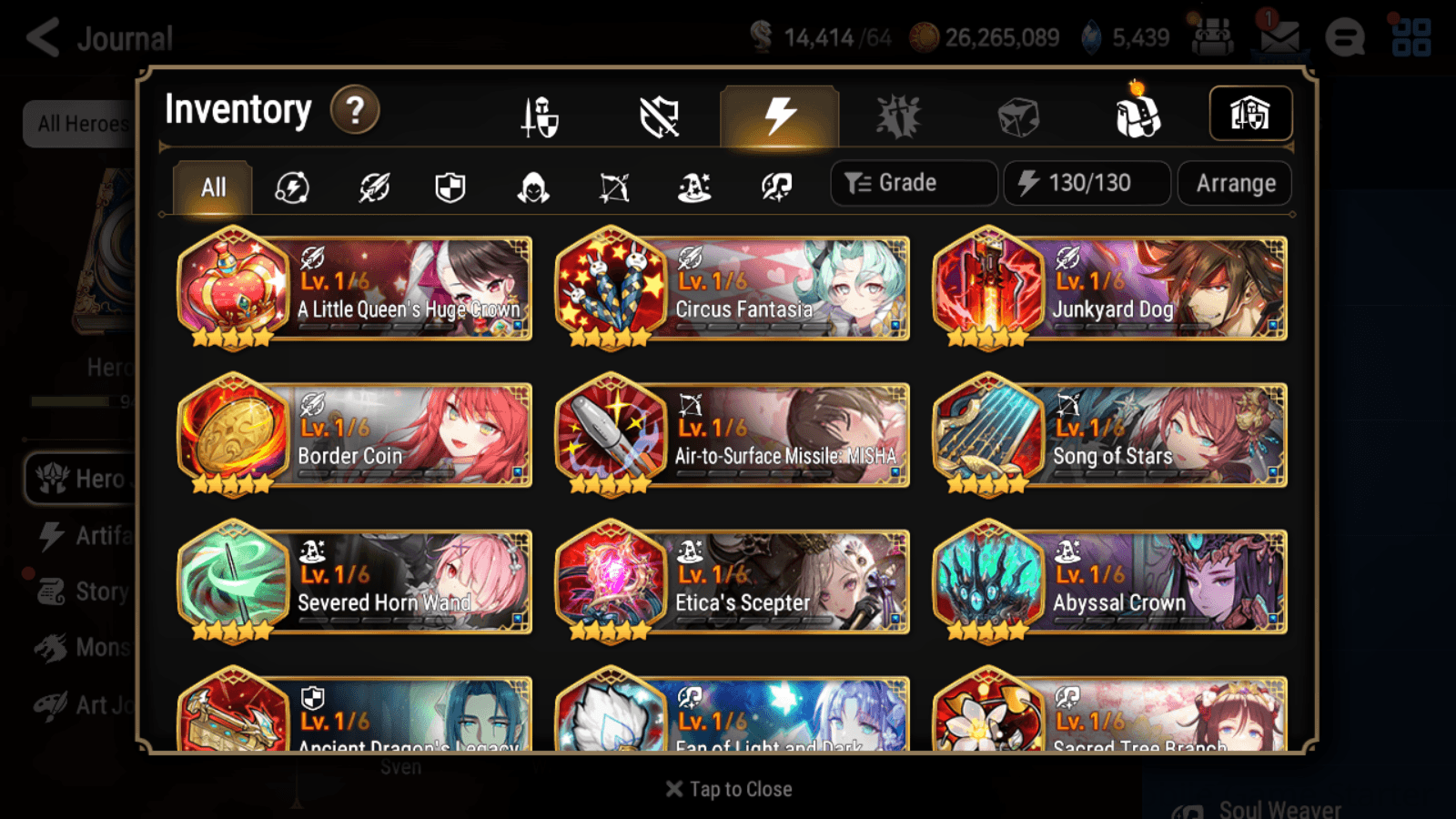
Task: Open the Grade filter dropdown
Action: point(913,183)
